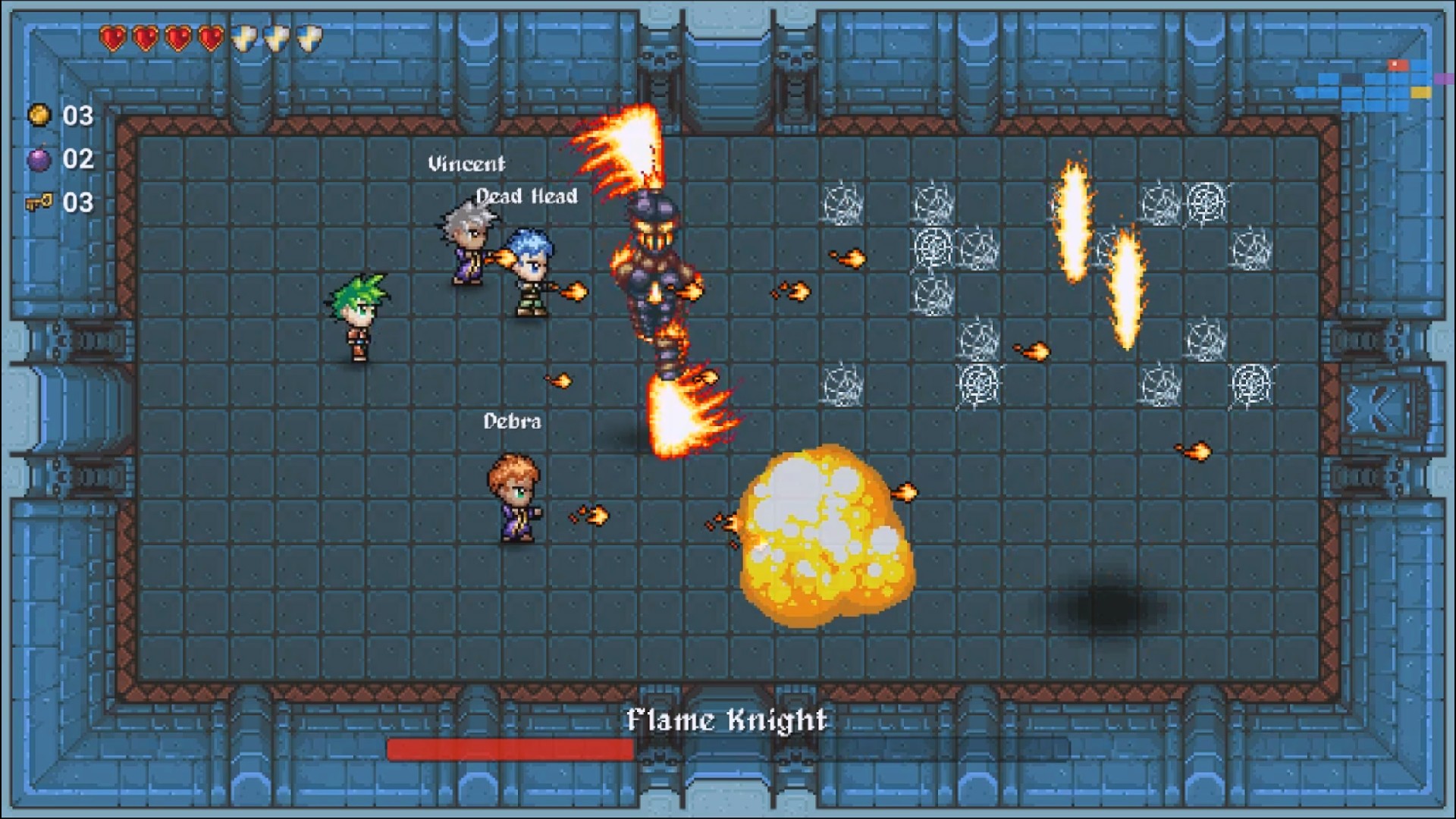The height and width of the screenshot is (819, 1456).
Task: Select the key counter icon
Action: pos(40,202)
